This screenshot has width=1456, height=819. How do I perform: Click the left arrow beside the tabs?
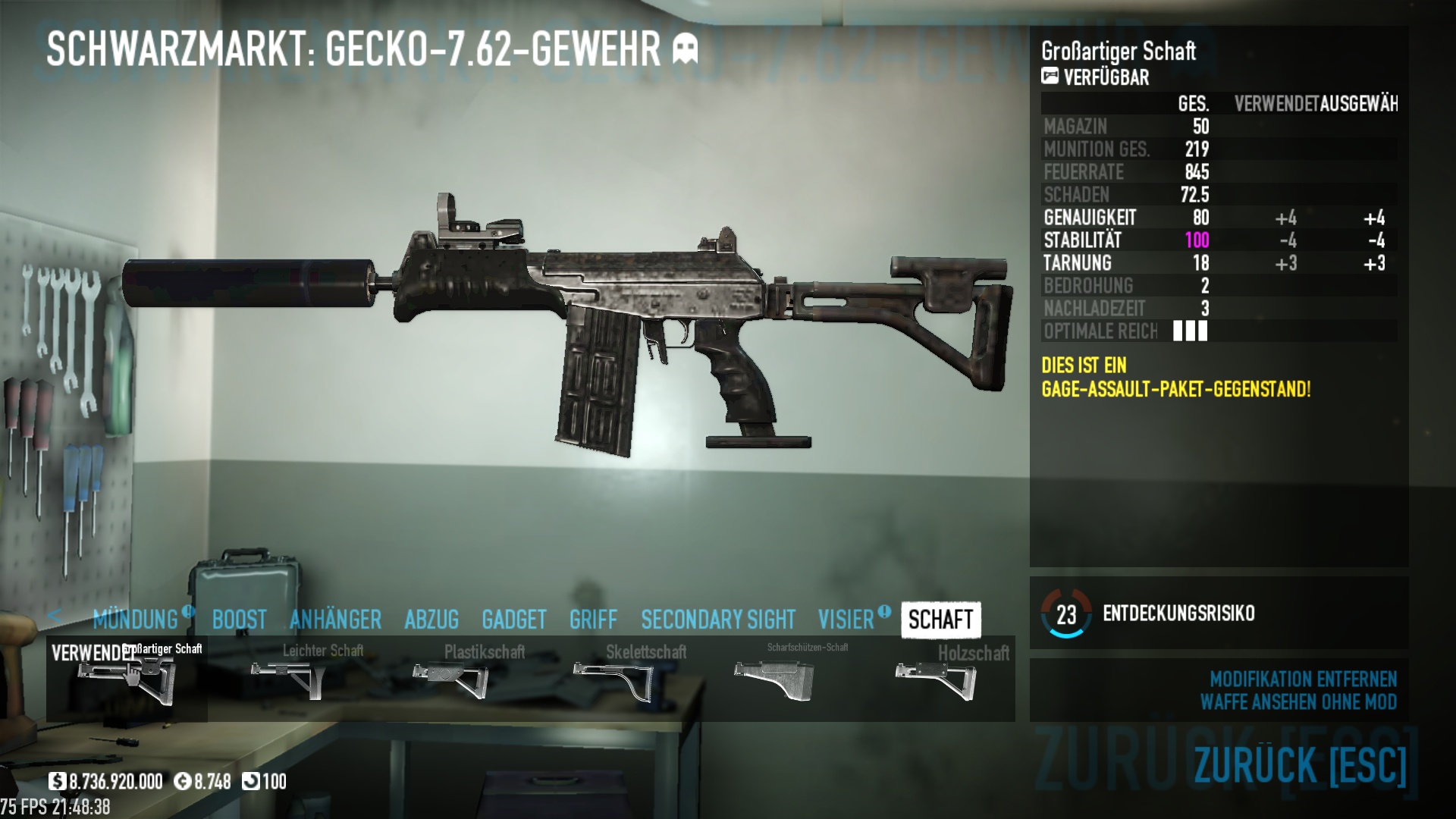coord(54,615)
